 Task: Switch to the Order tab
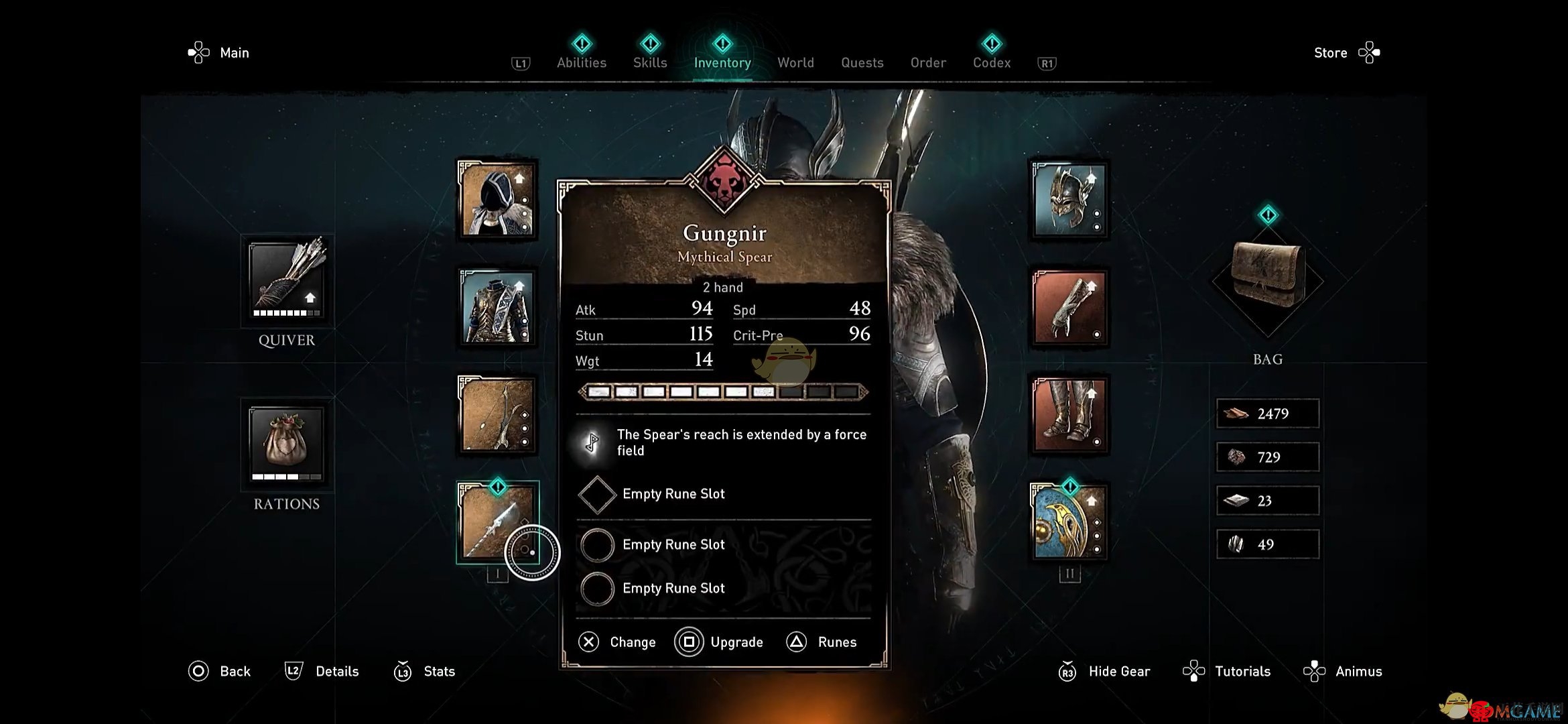tap(927, 62)
